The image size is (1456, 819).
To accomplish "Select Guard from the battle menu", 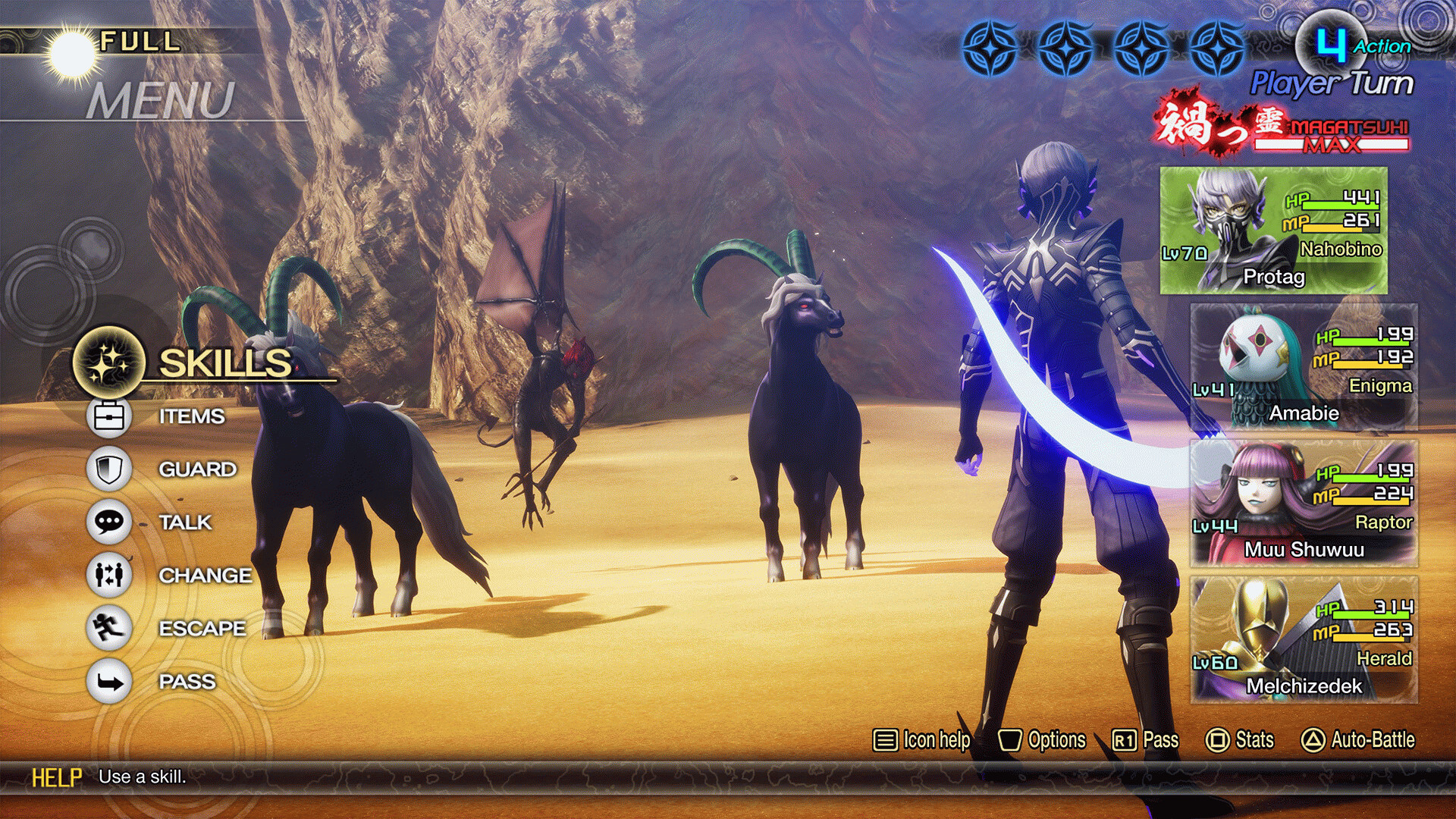I will 196,469.
